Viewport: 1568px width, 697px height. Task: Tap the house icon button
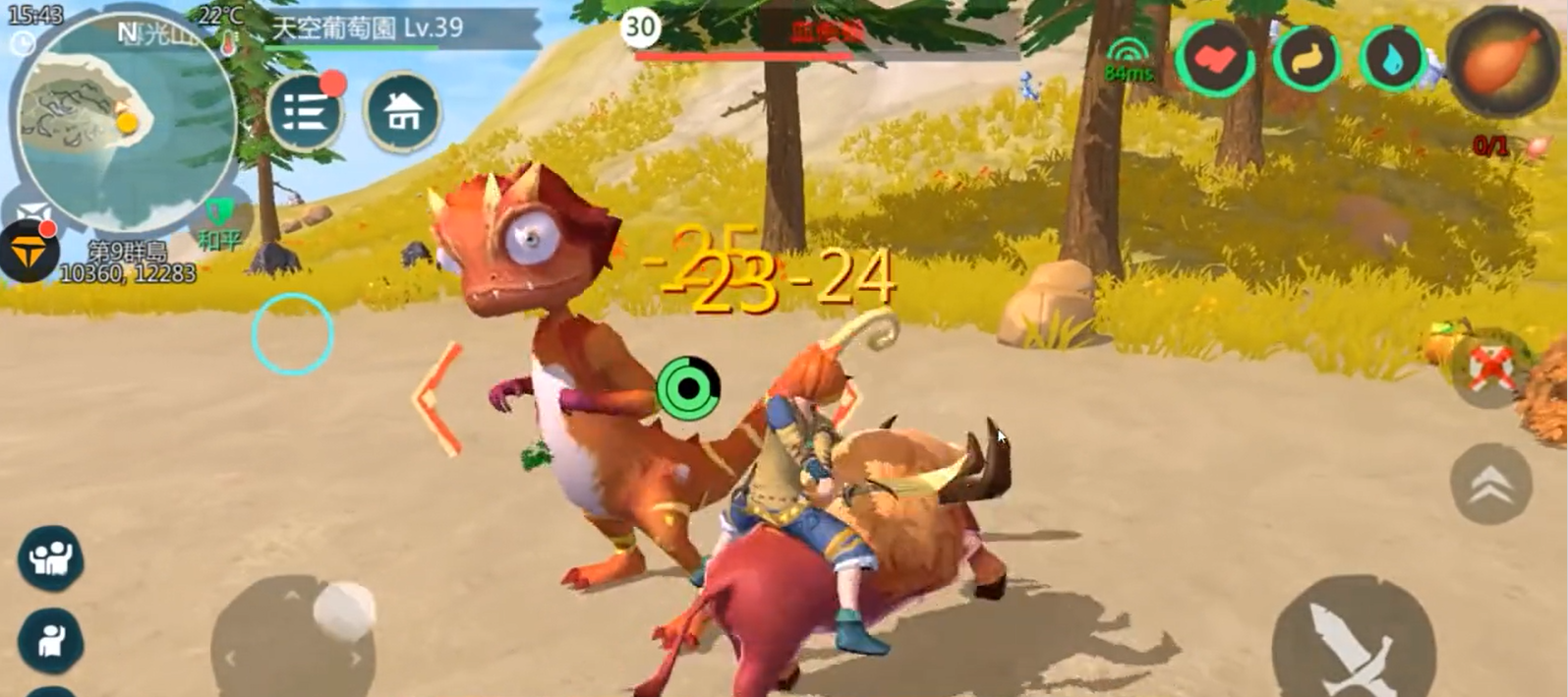coord(400,112)
